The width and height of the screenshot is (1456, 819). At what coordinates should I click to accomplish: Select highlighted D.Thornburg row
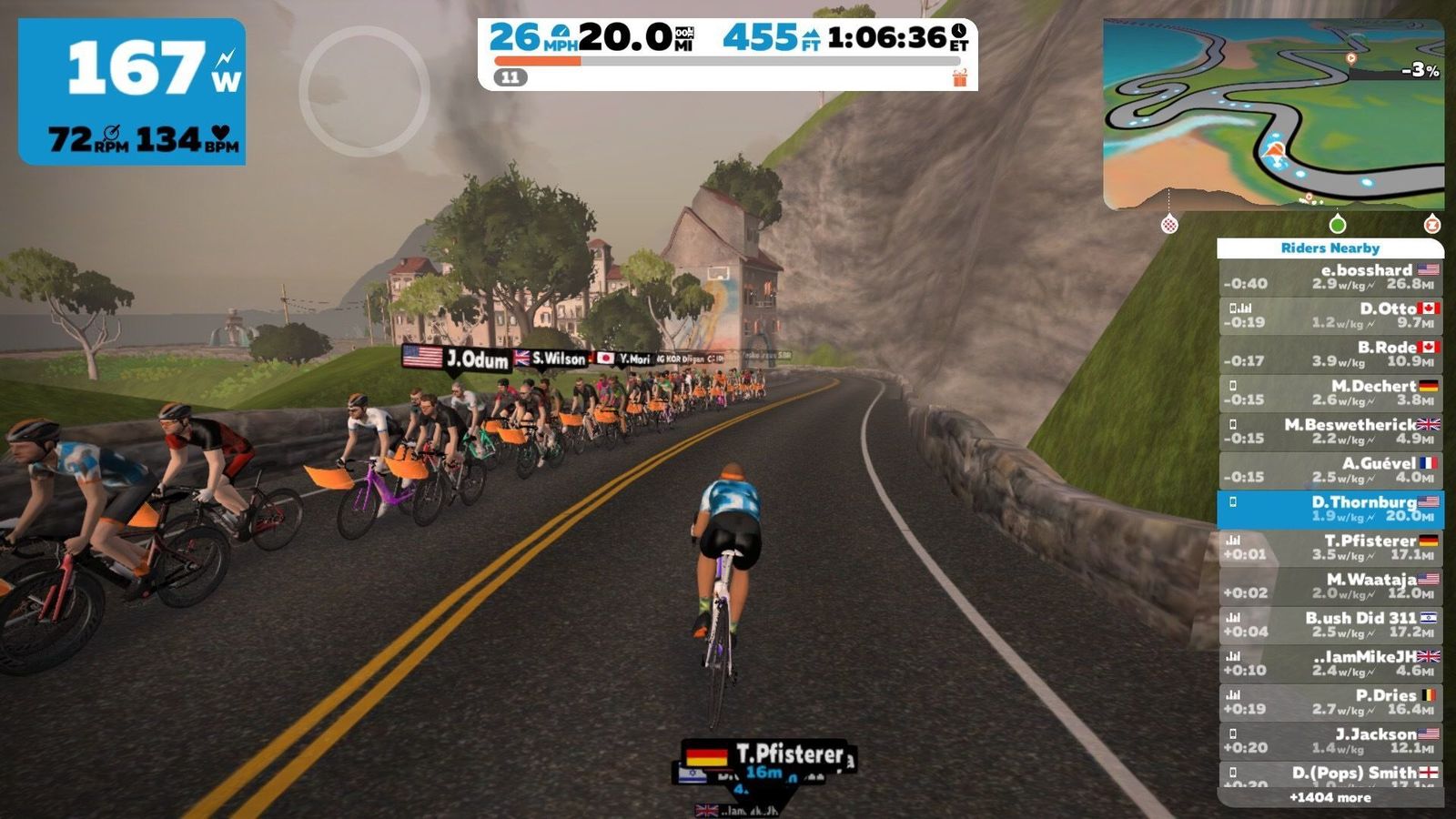1330,509
